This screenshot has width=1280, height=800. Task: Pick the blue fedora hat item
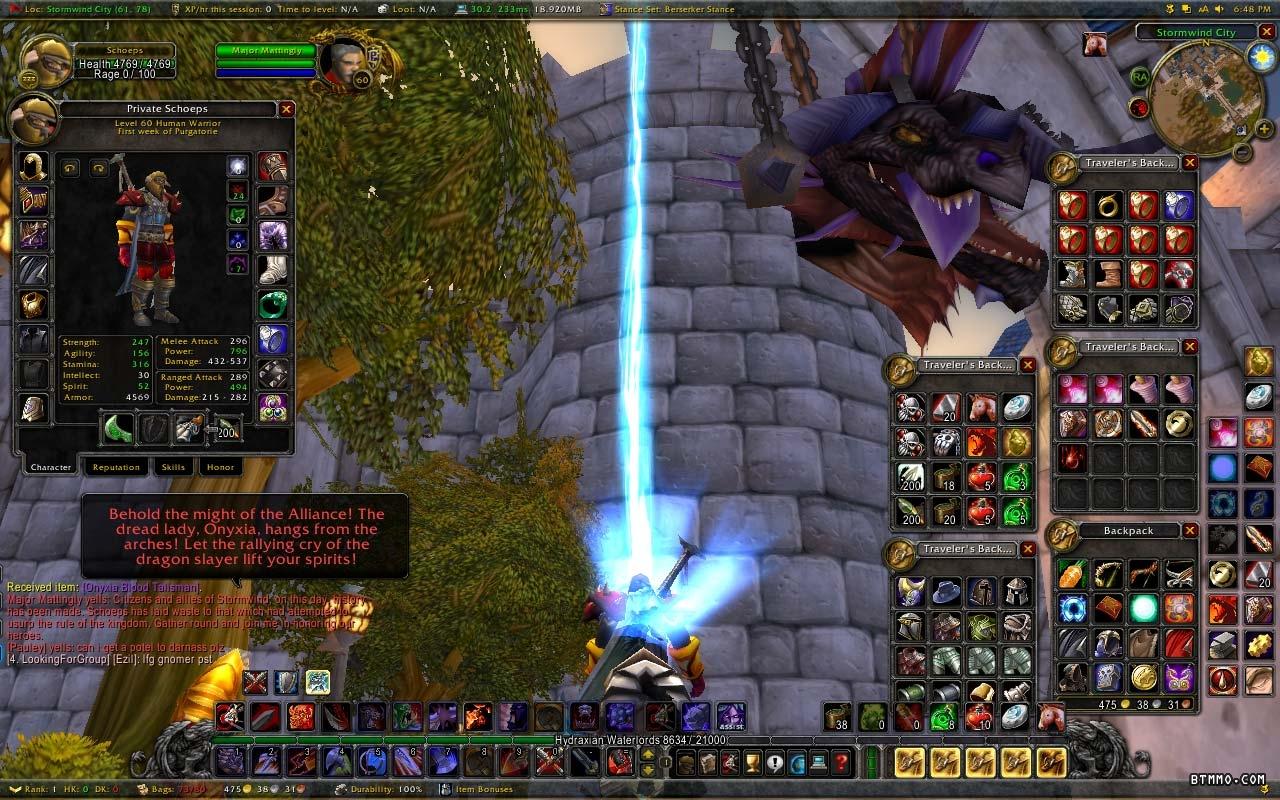pyautogui.click(x=946, y=591)
